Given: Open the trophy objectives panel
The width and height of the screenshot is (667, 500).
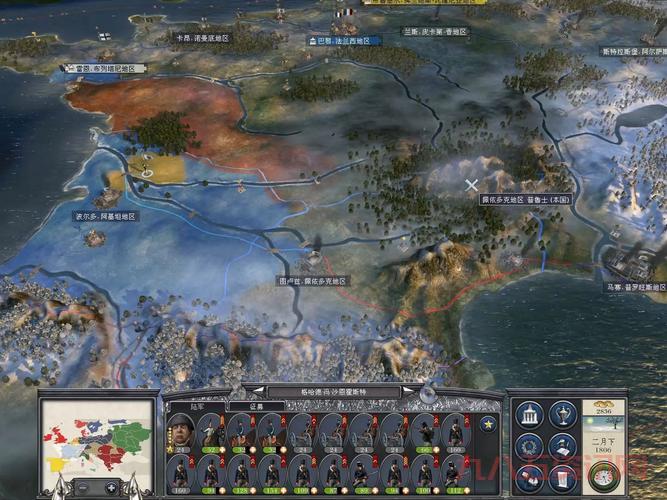Looking at the screenshot, I should tap(563, 414).
